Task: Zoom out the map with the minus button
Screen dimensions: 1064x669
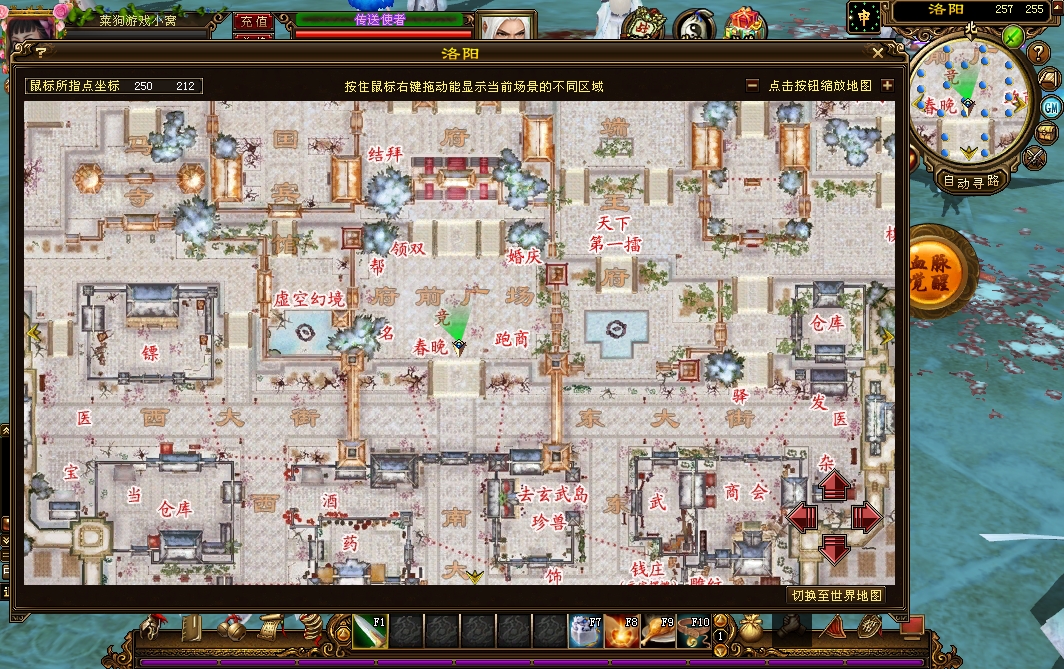Action: click(x=753, y=86)
